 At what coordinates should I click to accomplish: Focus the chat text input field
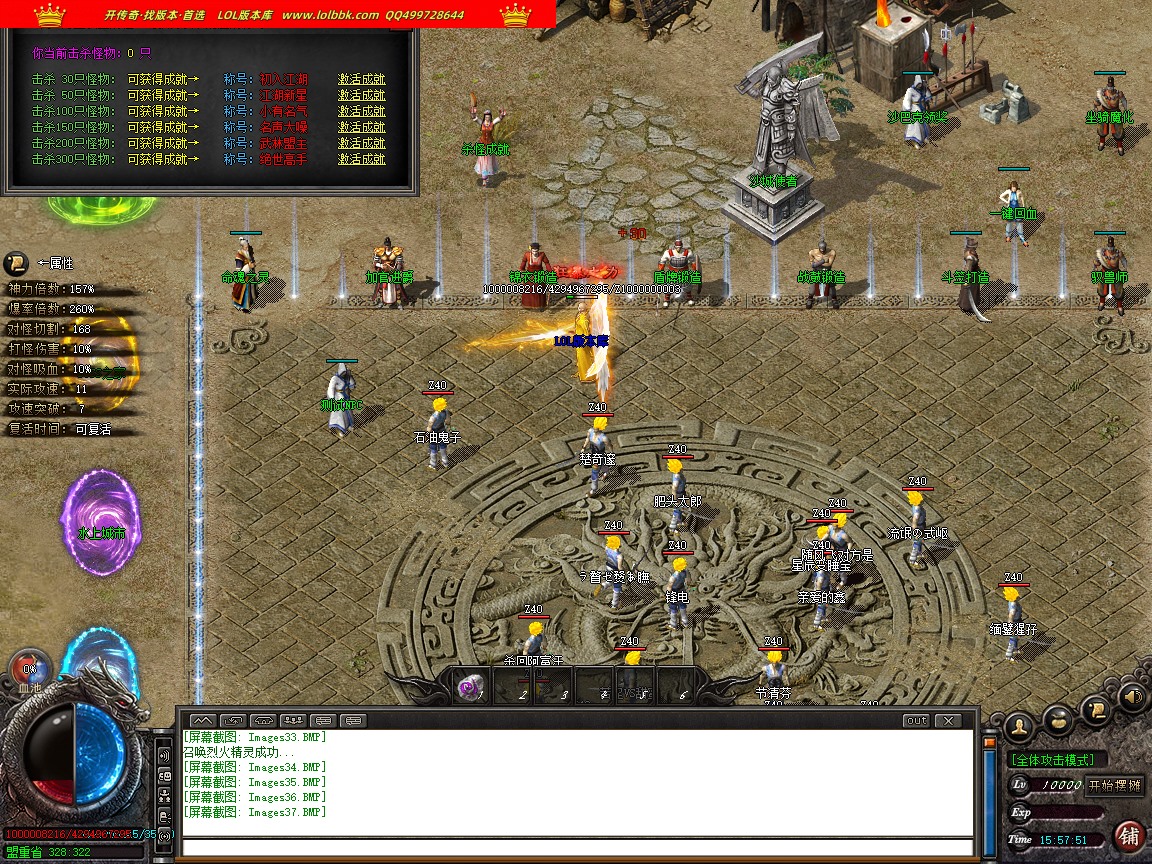pos(578,848)
